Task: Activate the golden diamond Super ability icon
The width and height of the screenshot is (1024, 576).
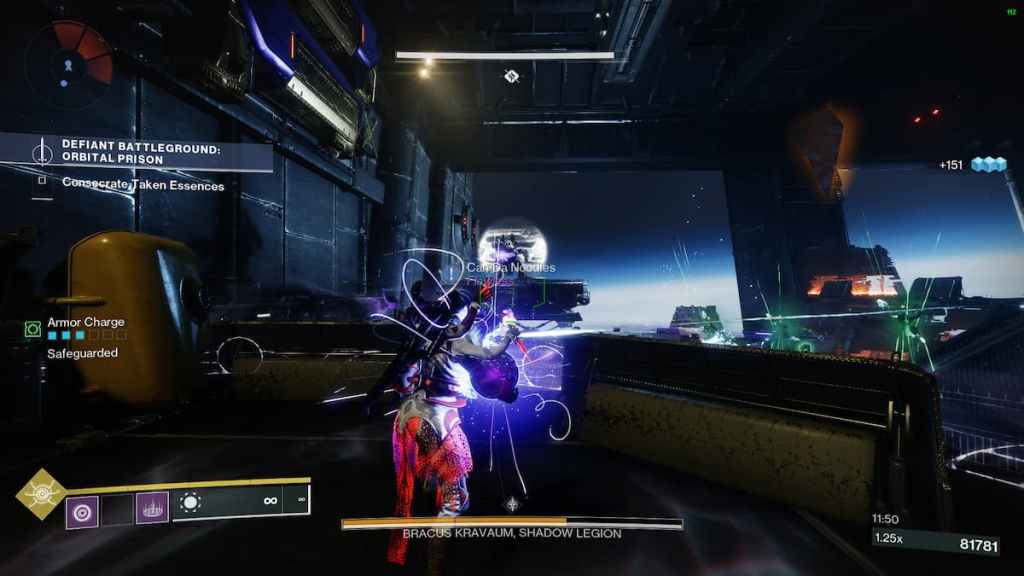Action: pos(42,494)
